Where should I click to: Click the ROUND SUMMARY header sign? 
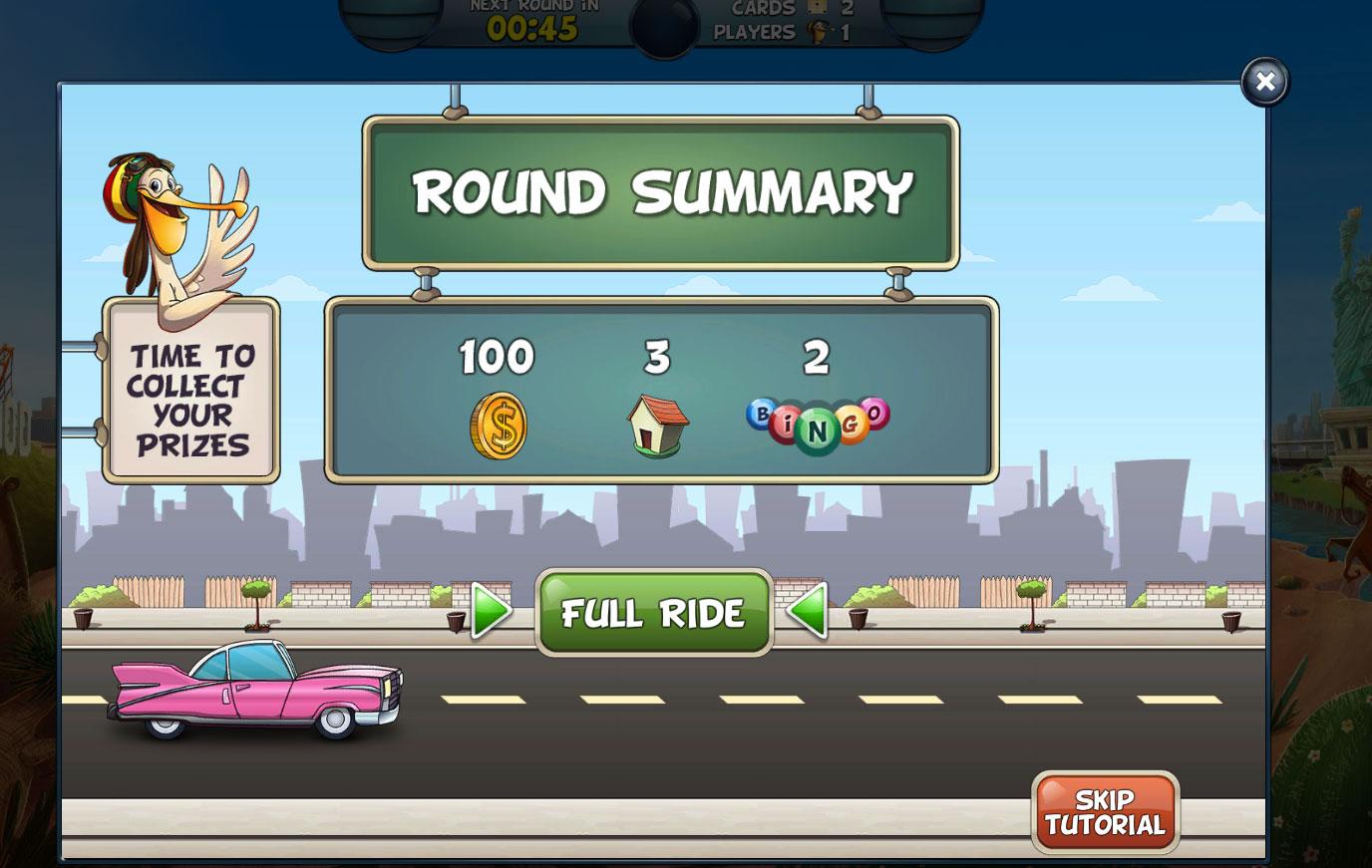click(661, 192)
